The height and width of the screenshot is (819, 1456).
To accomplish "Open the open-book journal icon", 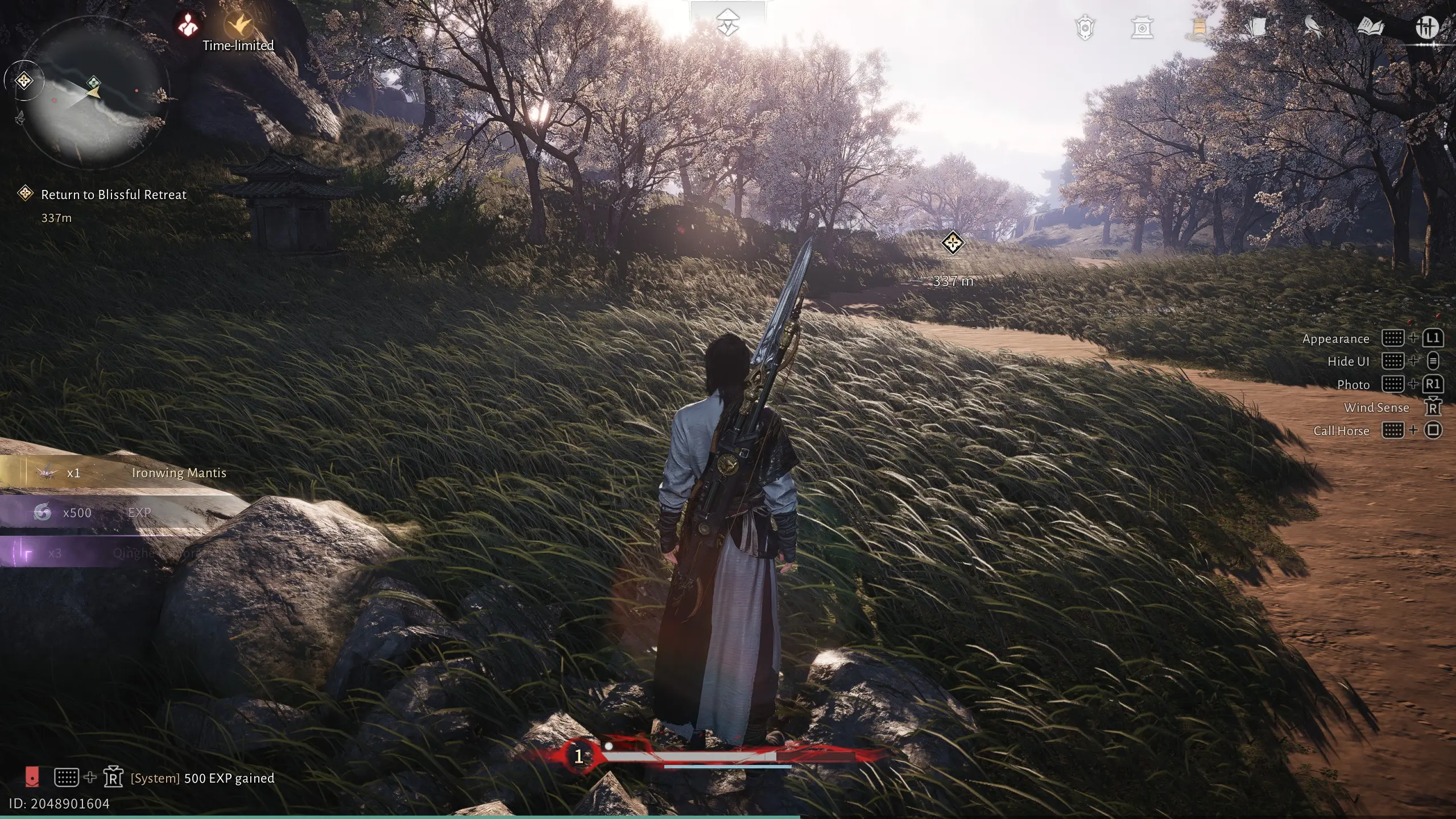I will coord(1370,28).
